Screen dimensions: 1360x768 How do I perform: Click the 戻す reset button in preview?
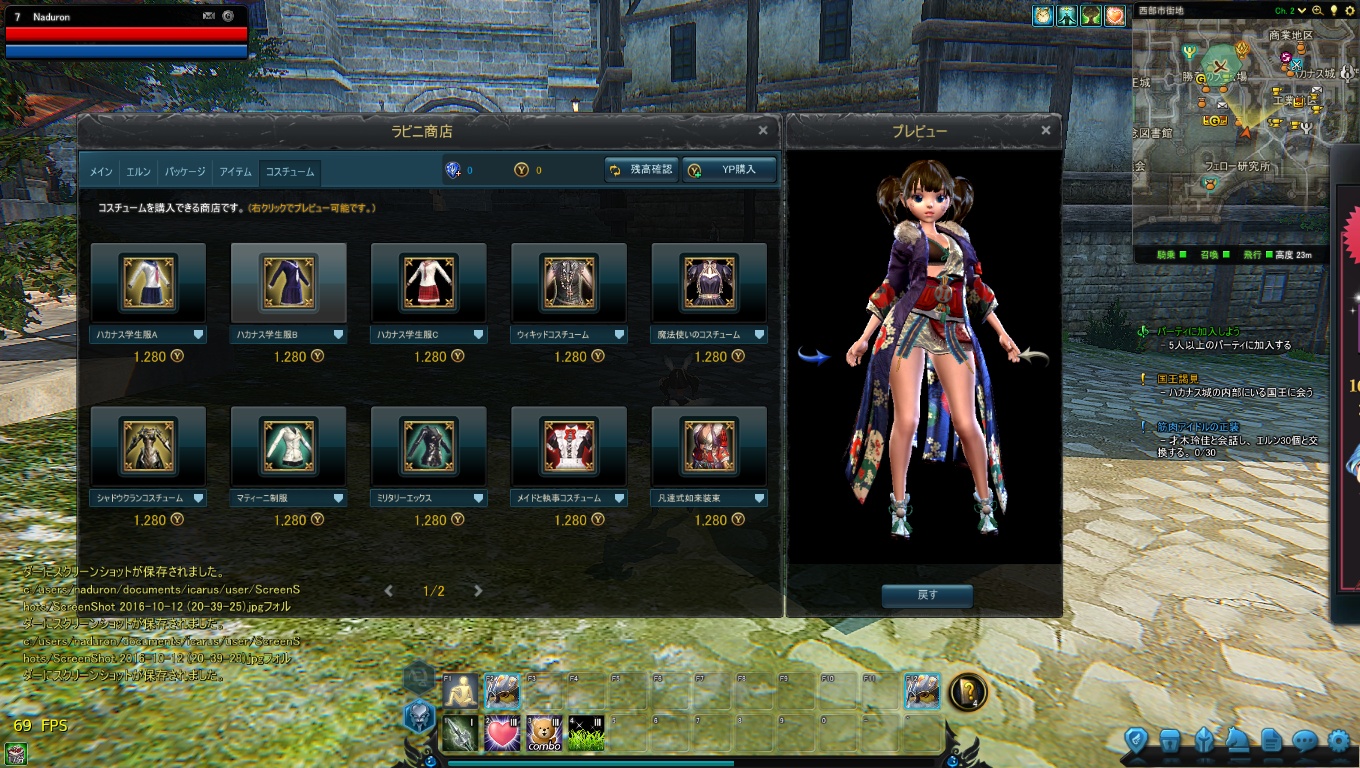coord(927,596)
